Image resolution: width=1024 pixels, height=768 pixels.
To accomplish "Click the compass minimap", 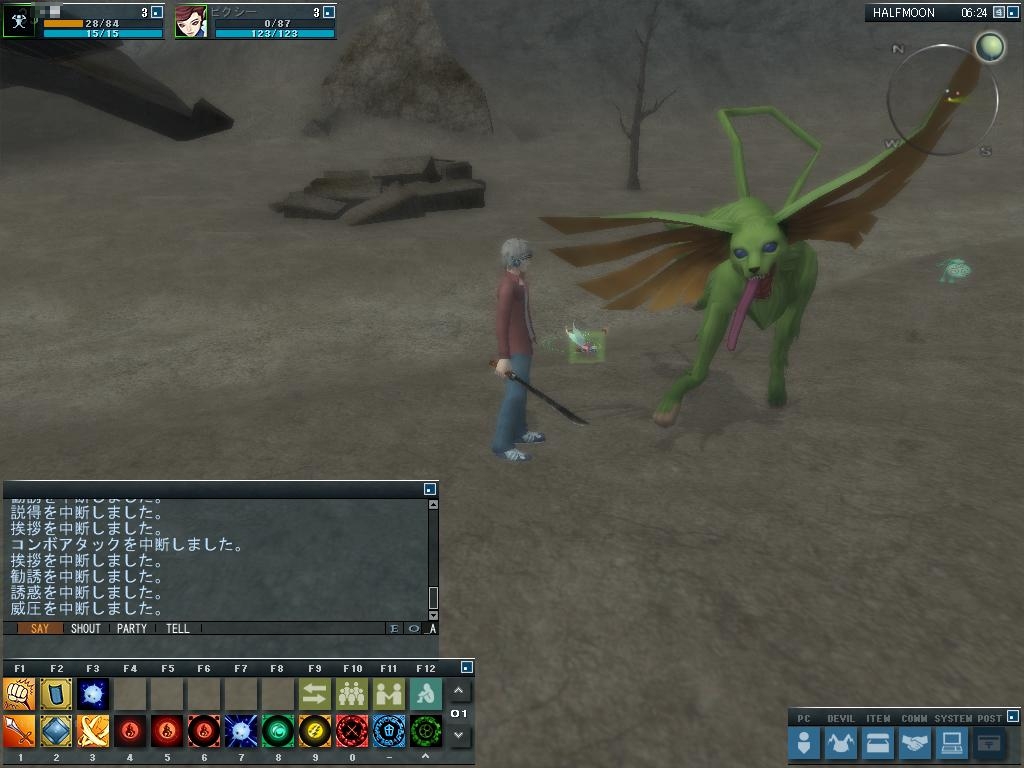I will (942, 100).
